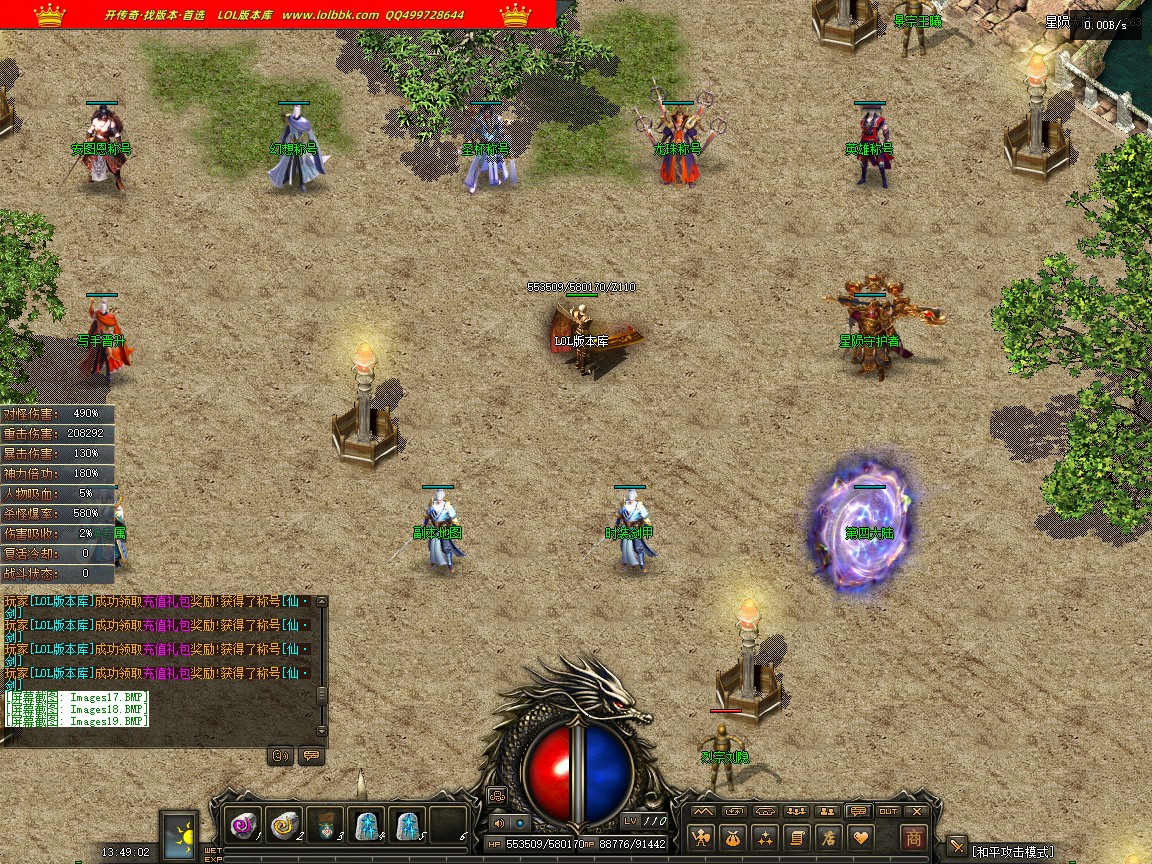Open the heart icon panel

pyautogui.click(x=859, y=837)
